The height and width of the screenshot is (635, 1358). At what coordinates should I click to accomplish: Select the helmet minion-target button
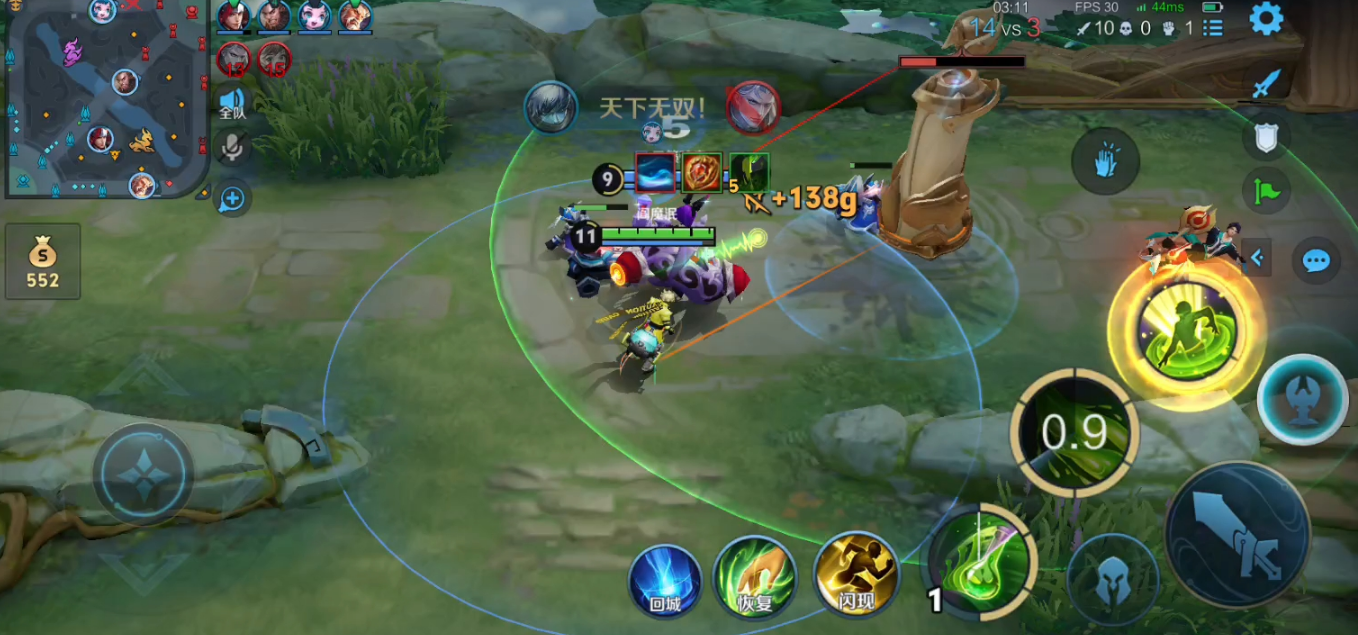[1112, 582]
